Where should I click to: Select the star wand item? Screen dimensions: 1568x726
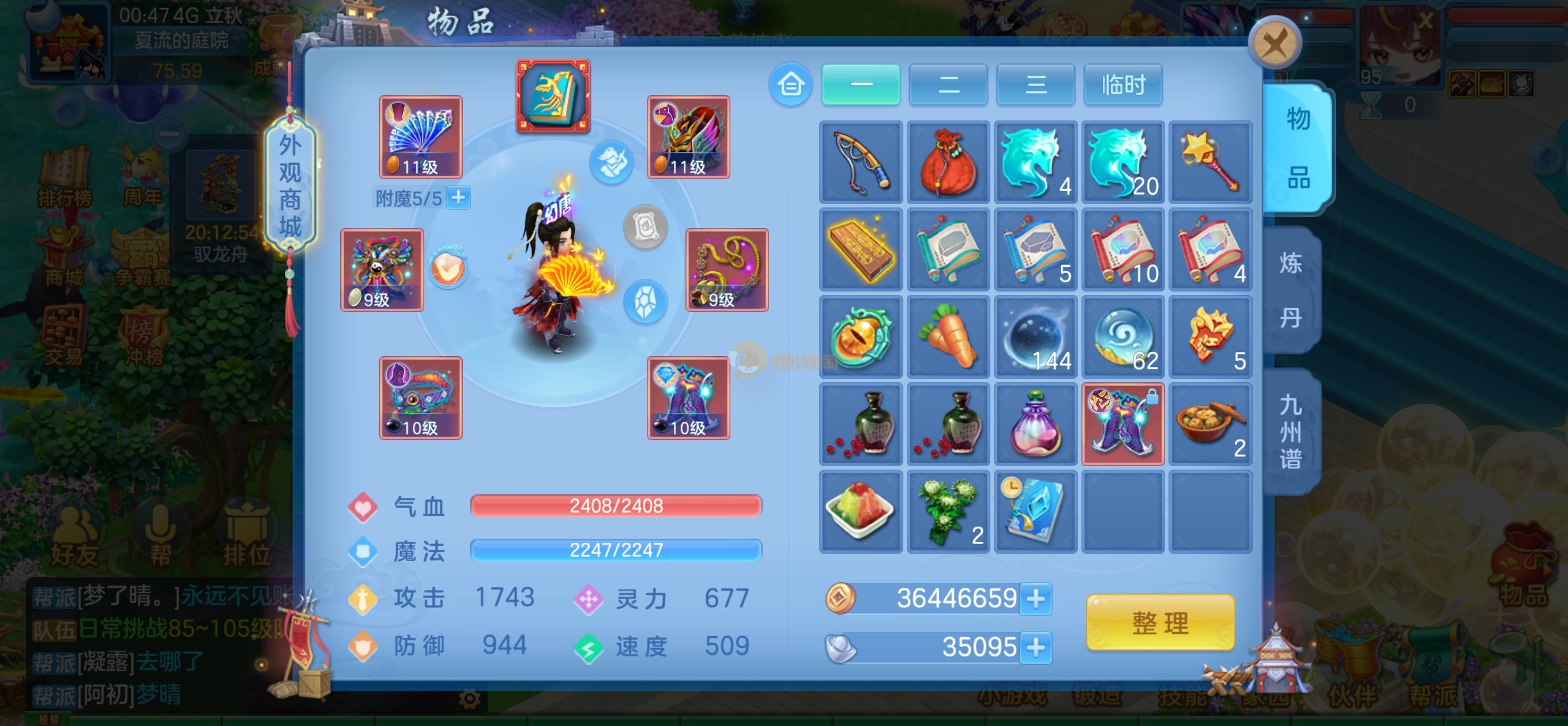click(1210, 162)
